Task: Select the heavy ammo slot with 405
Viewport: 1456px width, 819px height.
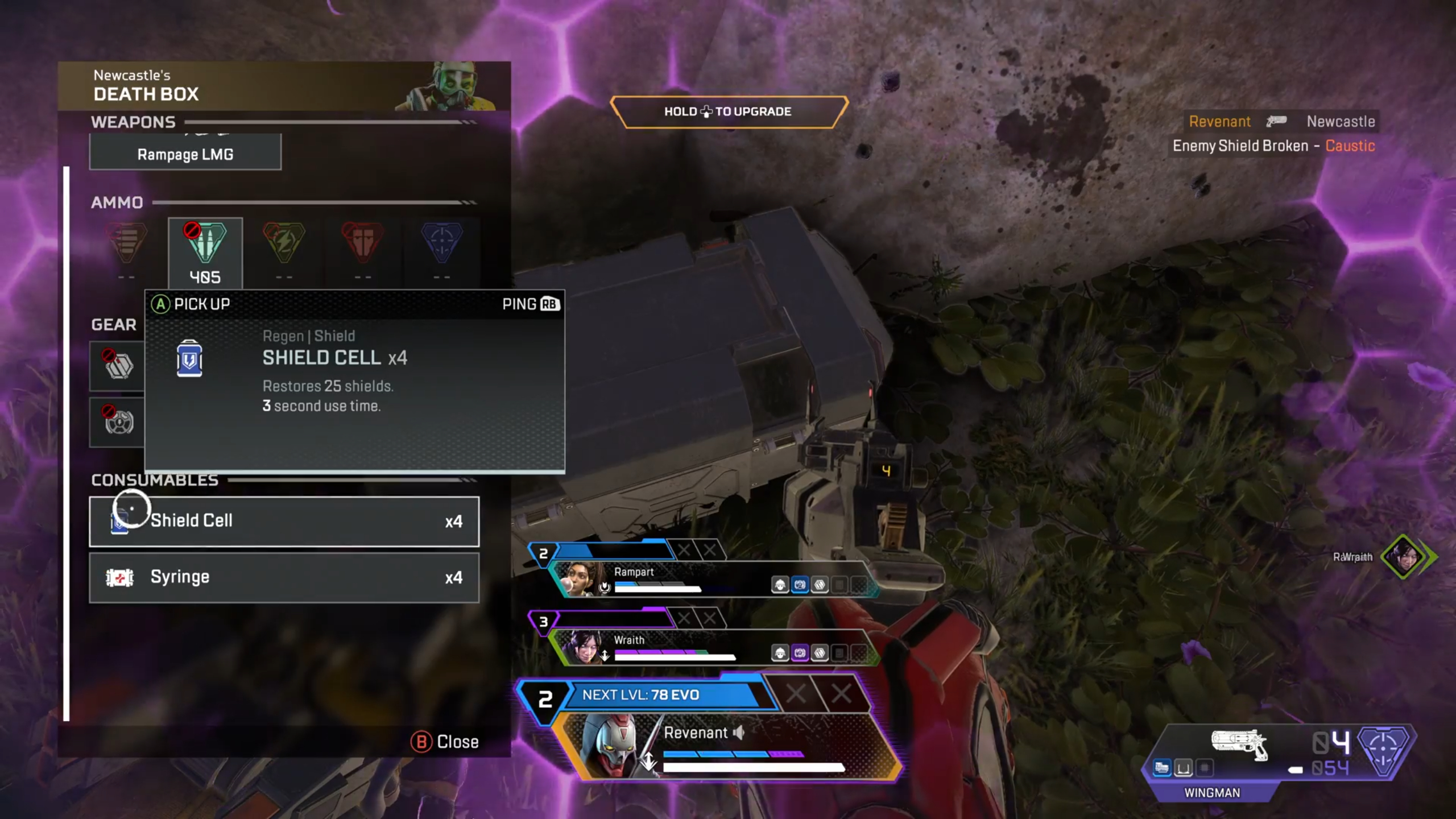Action: (x=205, y=253)
